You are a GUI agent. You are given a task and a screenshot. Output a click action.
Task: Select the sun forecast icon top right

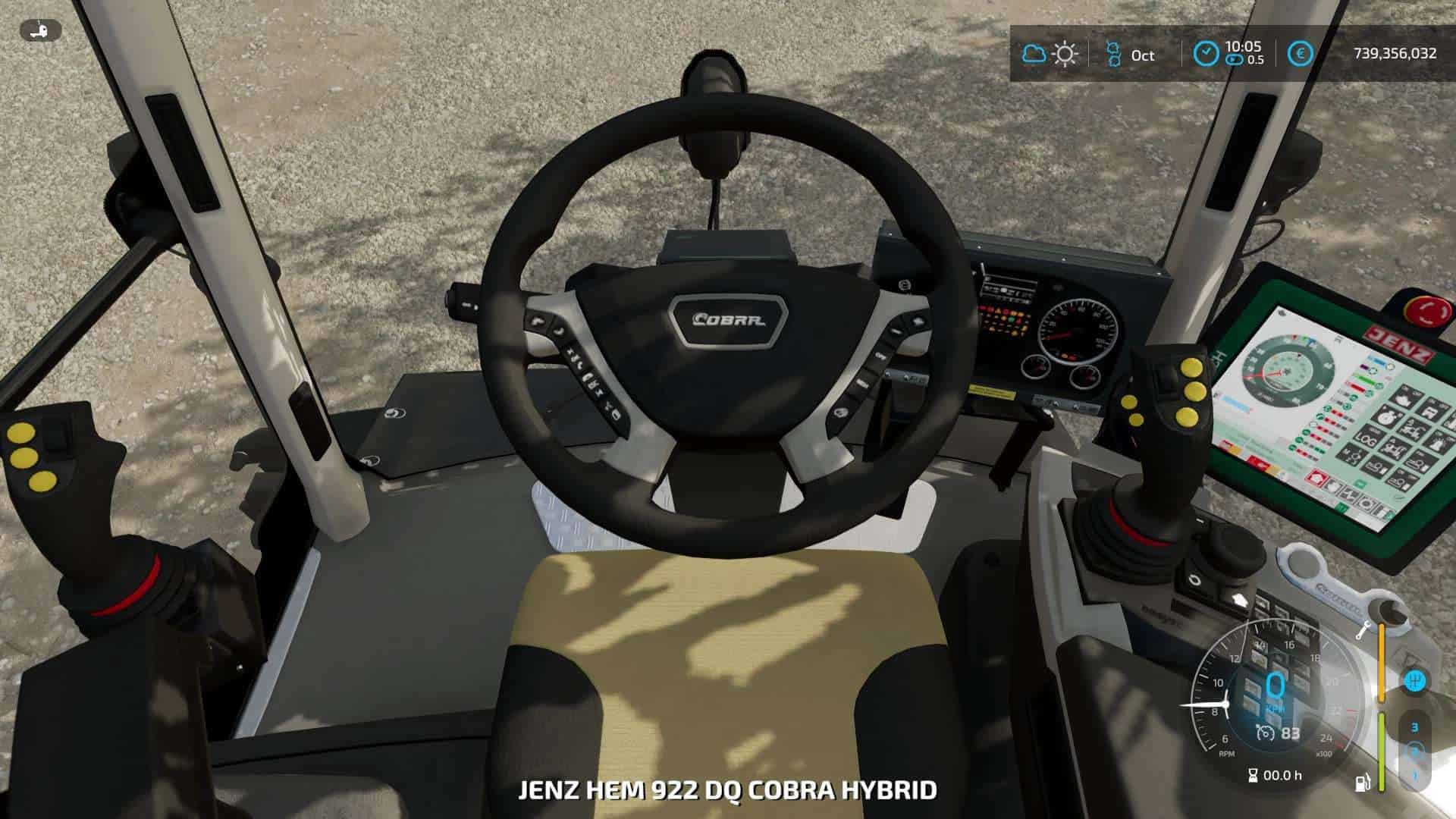(x=1065, y=55)
